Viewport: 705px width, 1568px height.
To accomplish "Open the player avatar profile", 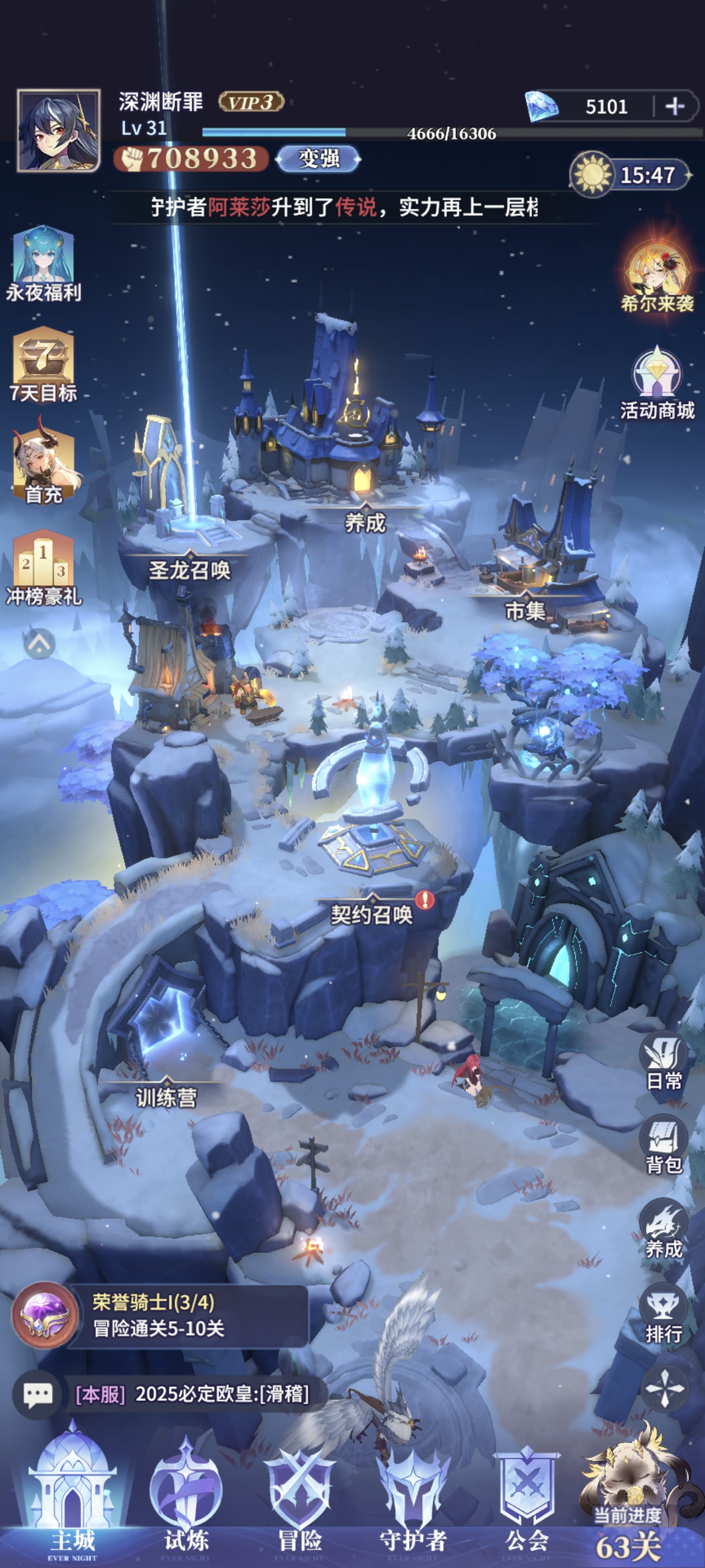I will pyautogui.click(x=58, y=130).
